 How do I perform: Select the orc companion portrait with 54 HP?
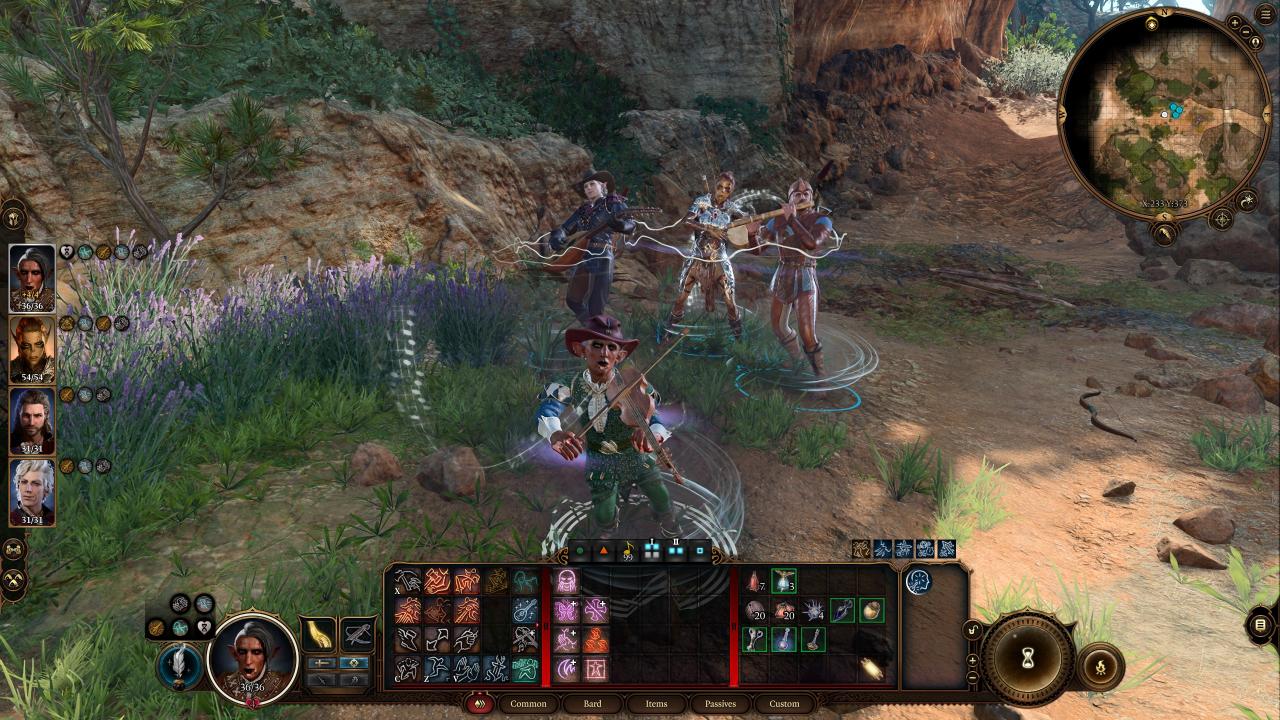click(x=32, y=350)
